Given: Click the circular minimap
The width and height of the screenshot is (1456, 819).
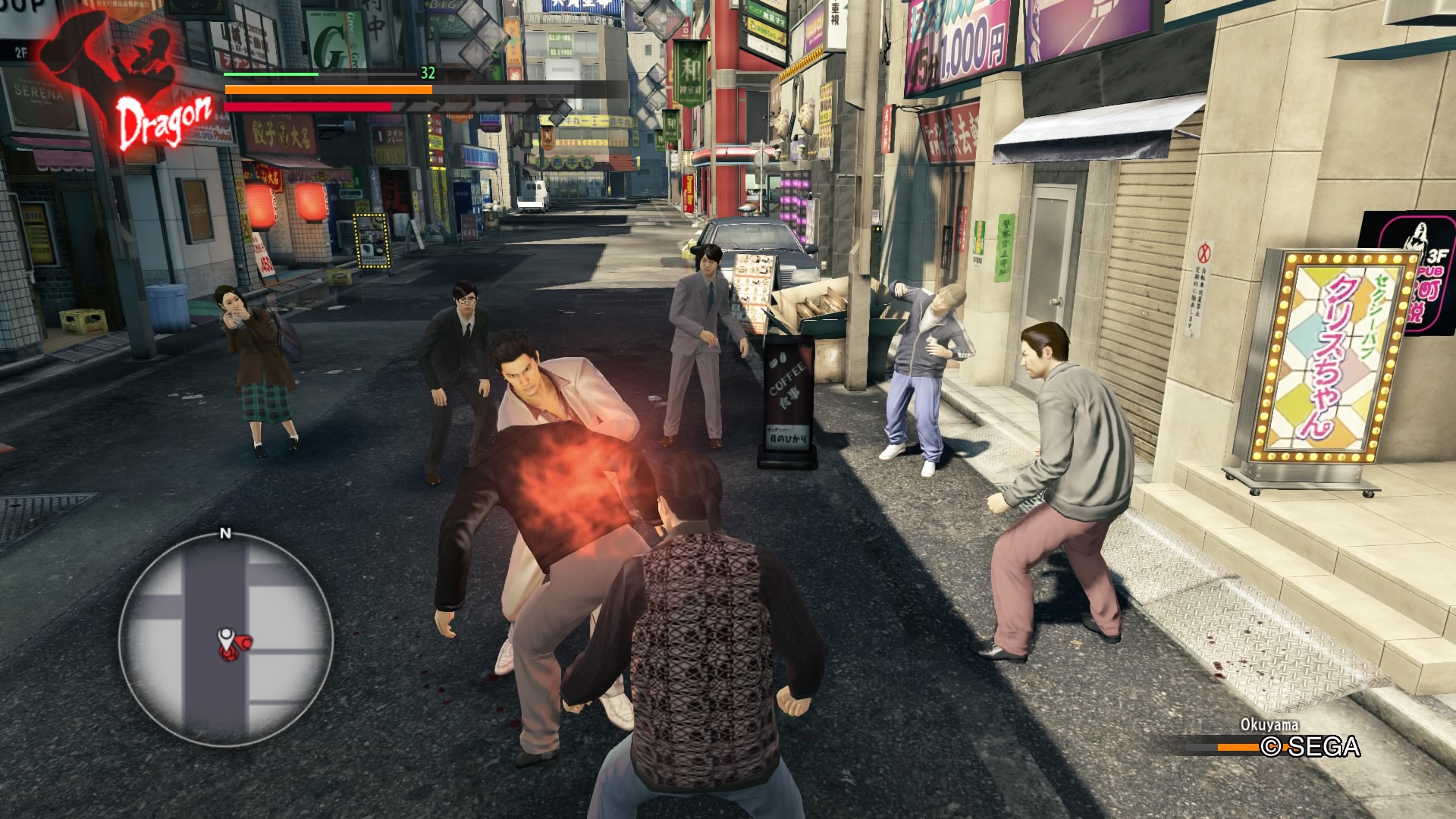Looking at the screenshot, I should tap(225, 639).
